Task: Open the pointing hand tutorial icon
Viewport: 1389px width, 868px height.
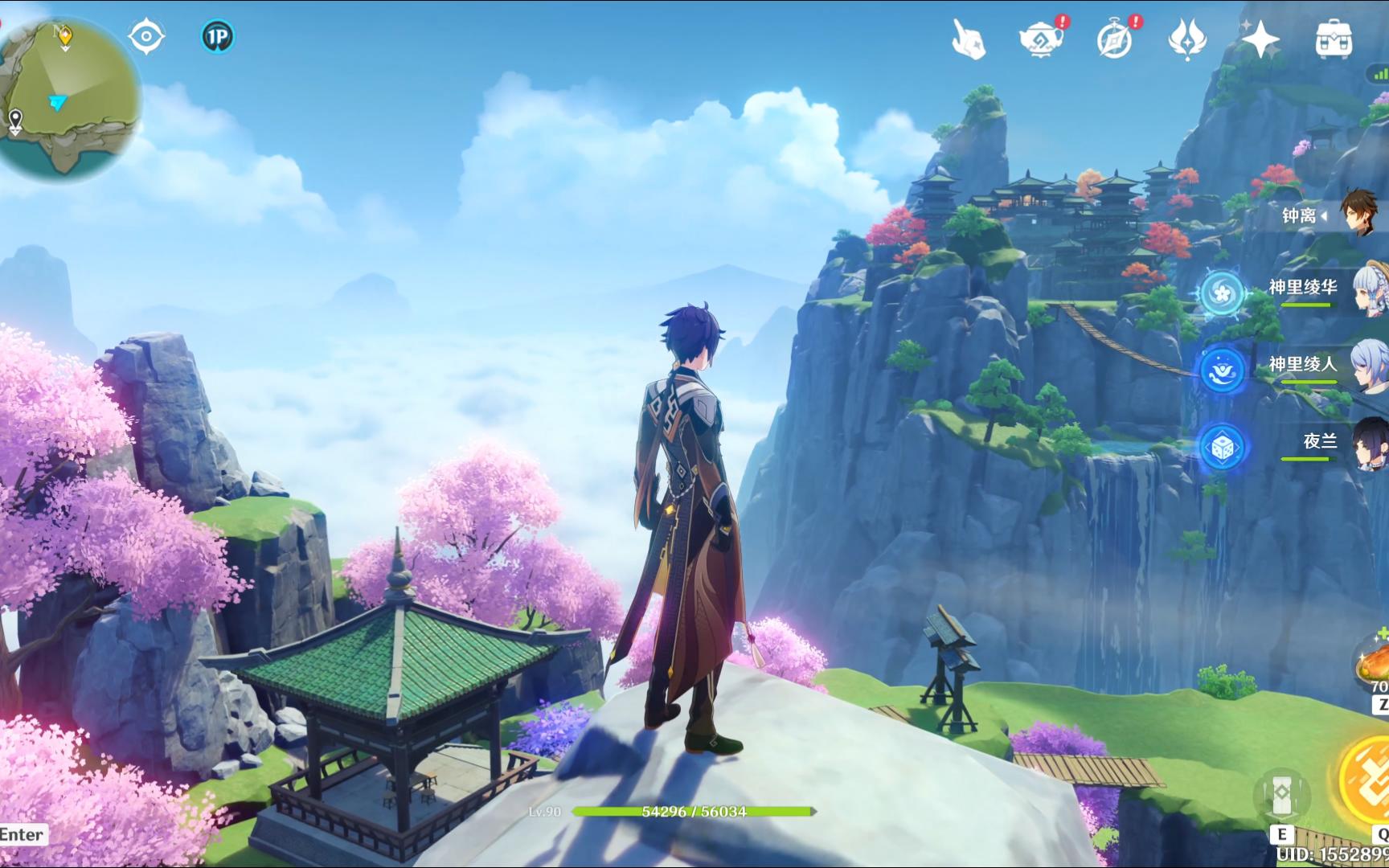Action: tap(969, 39)
